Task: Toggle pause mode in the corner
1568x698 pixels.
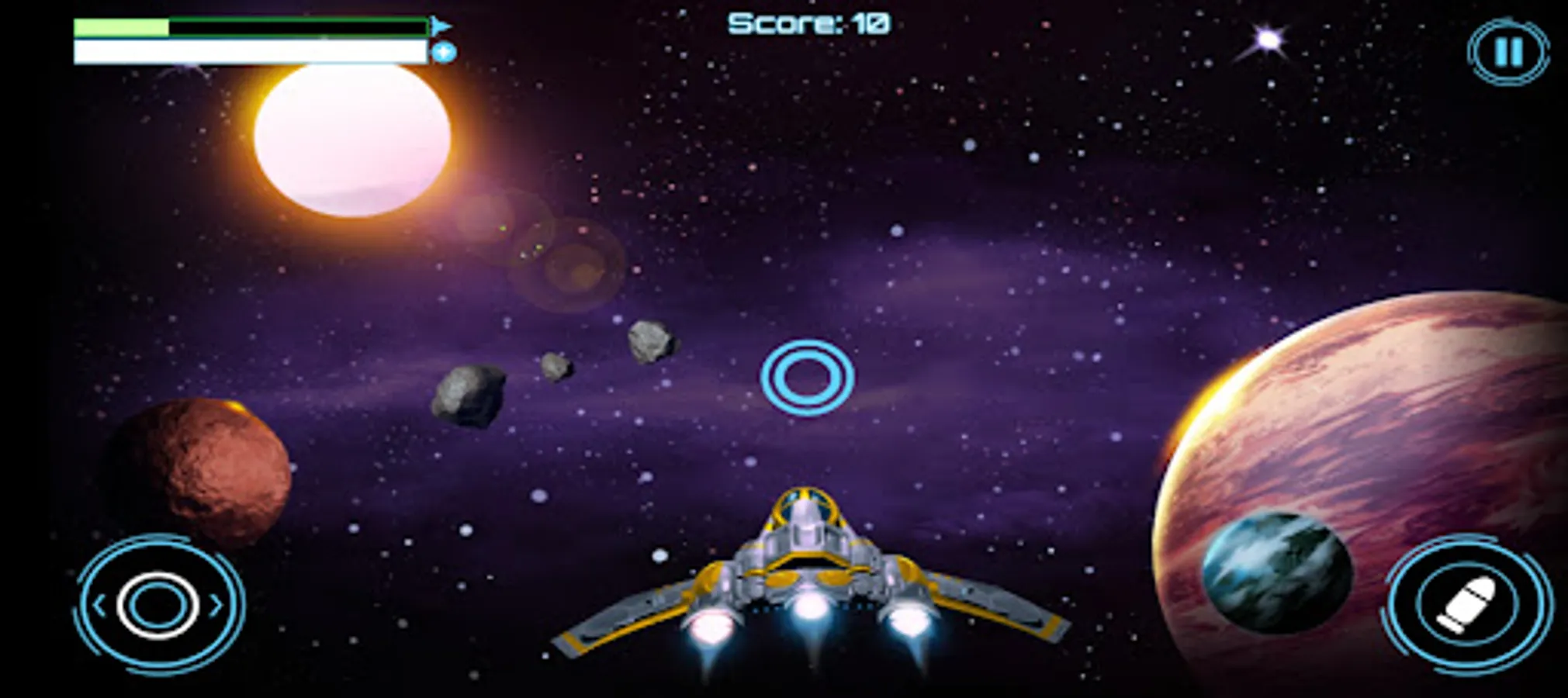Action: click(1507, 52)
